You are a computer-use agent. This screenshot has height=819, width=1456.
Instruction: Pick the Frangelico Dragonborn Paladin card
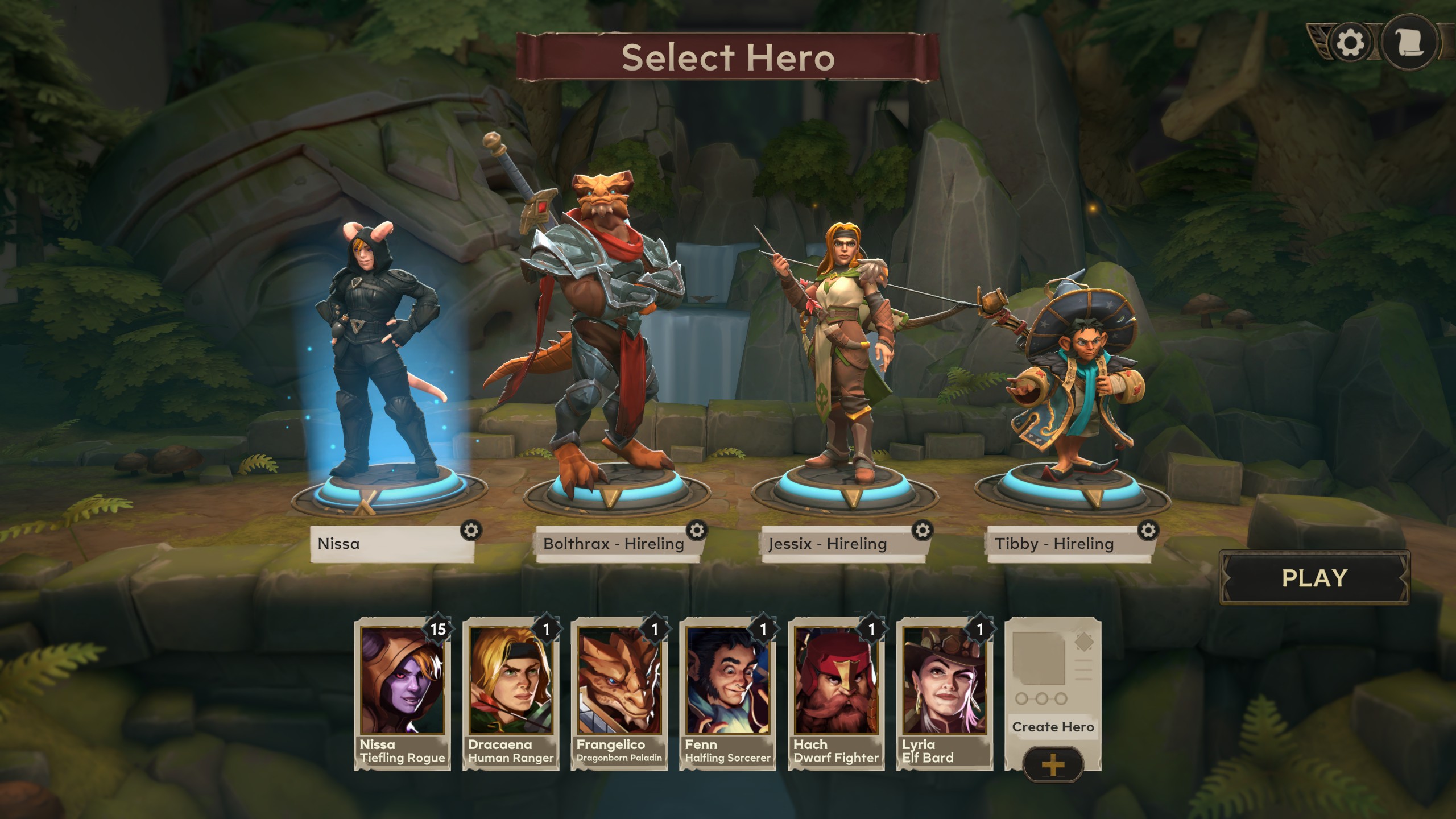[619, 694]
